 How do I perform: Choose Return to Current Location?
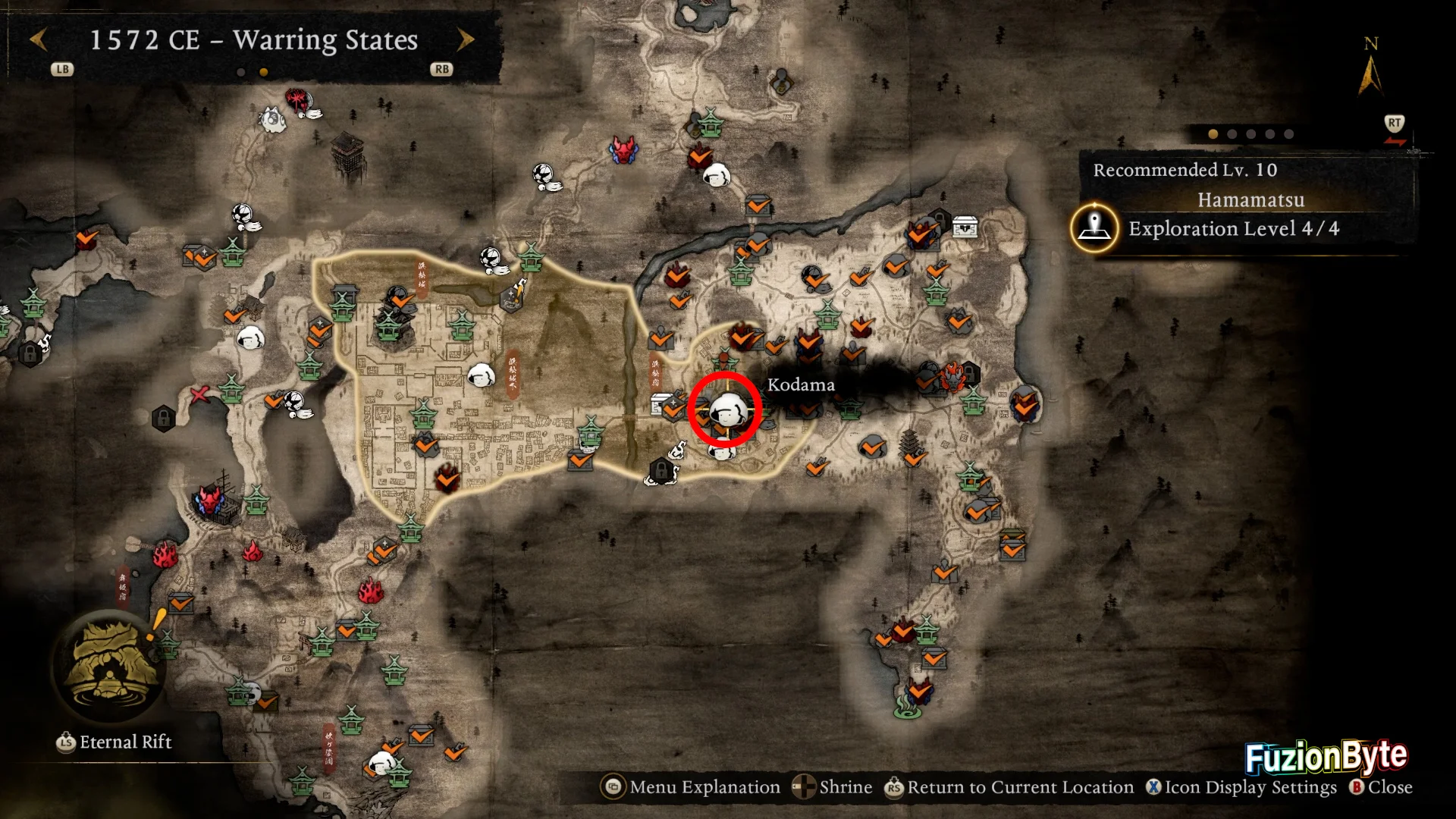click(x=1009, y=787)
